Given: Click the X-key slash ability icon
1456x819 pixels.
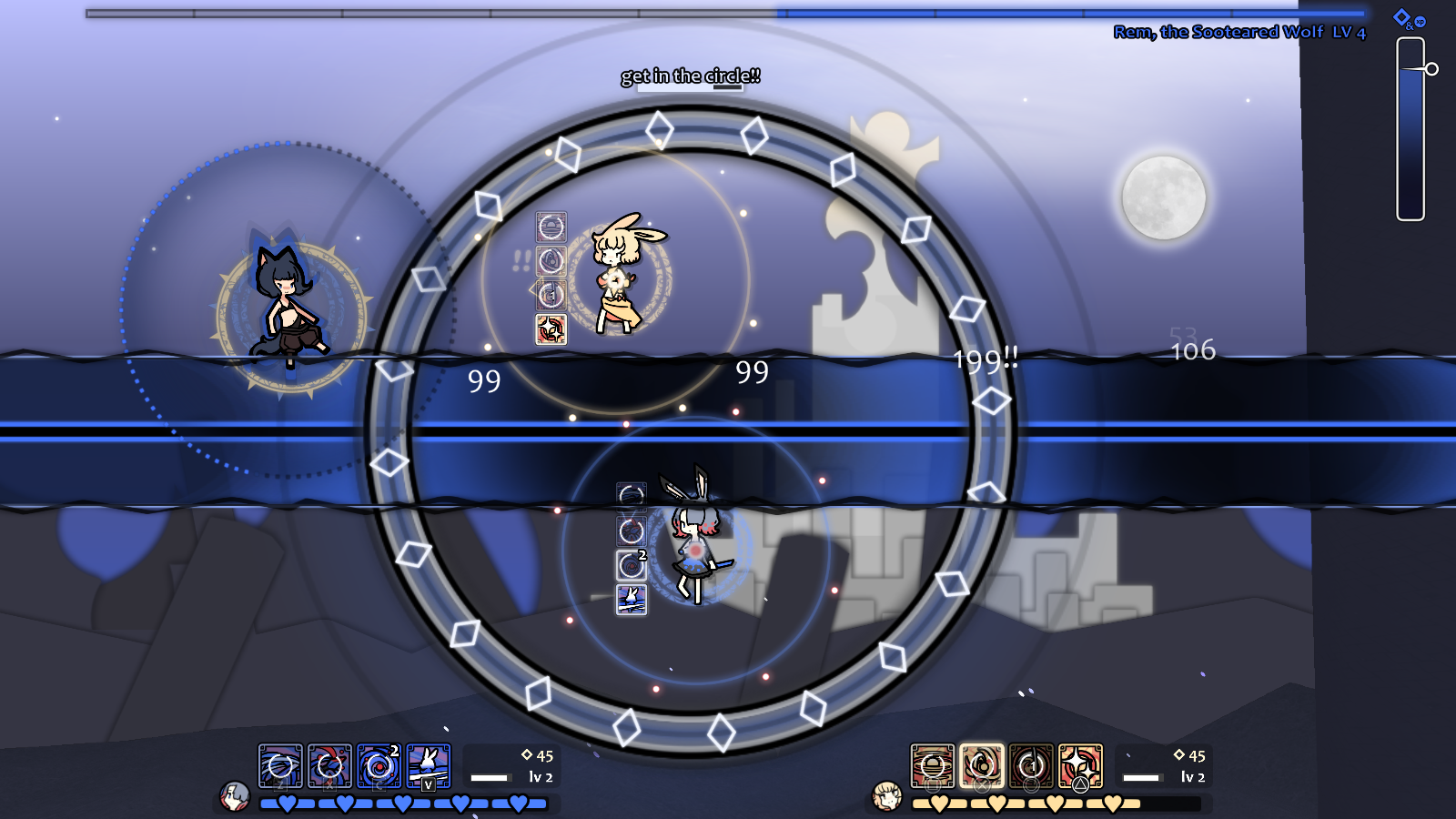Looking at the screenshot, I should point(329,766).
